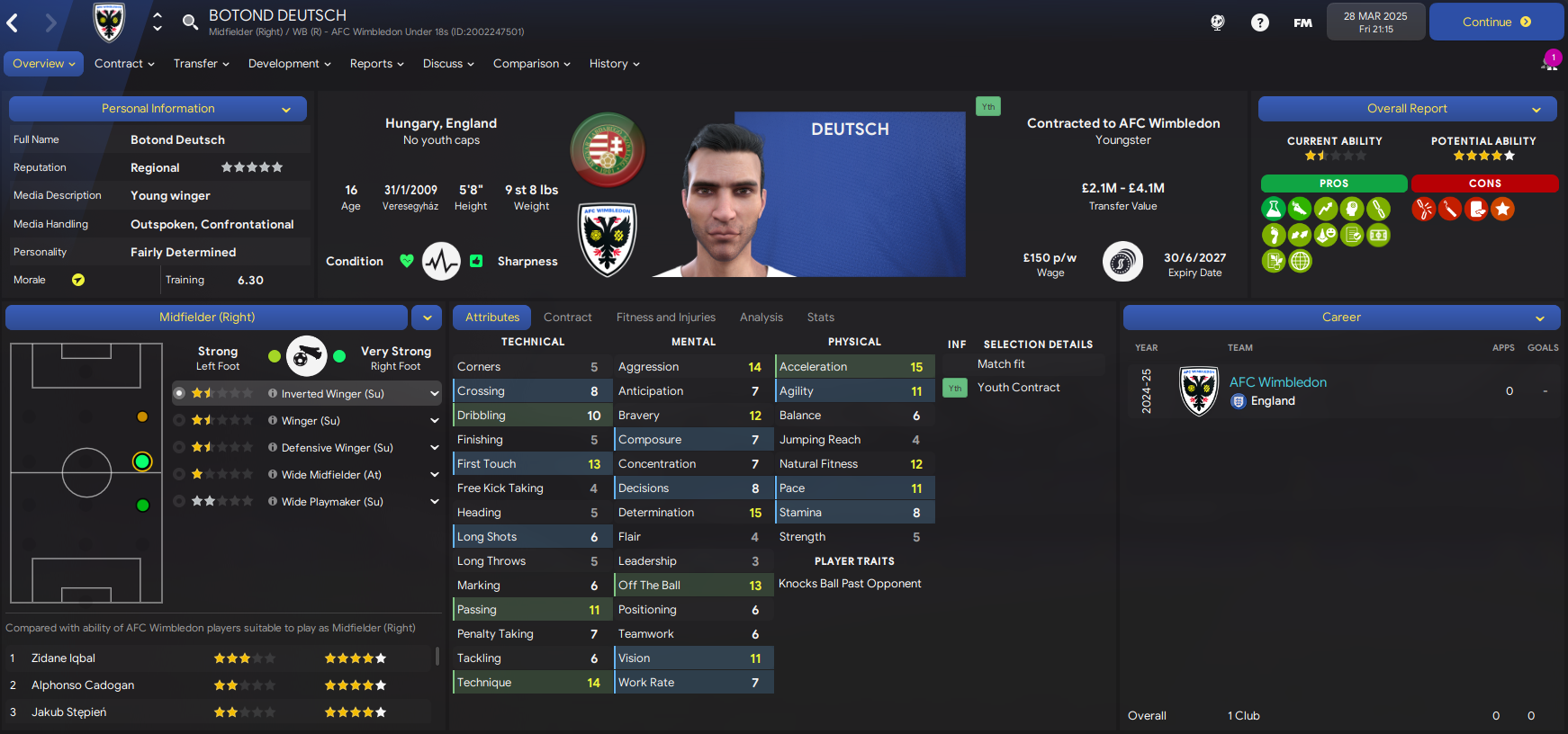Click the search magnifier icon
This screenshot has height=734, width=1568.
point(190,22)
